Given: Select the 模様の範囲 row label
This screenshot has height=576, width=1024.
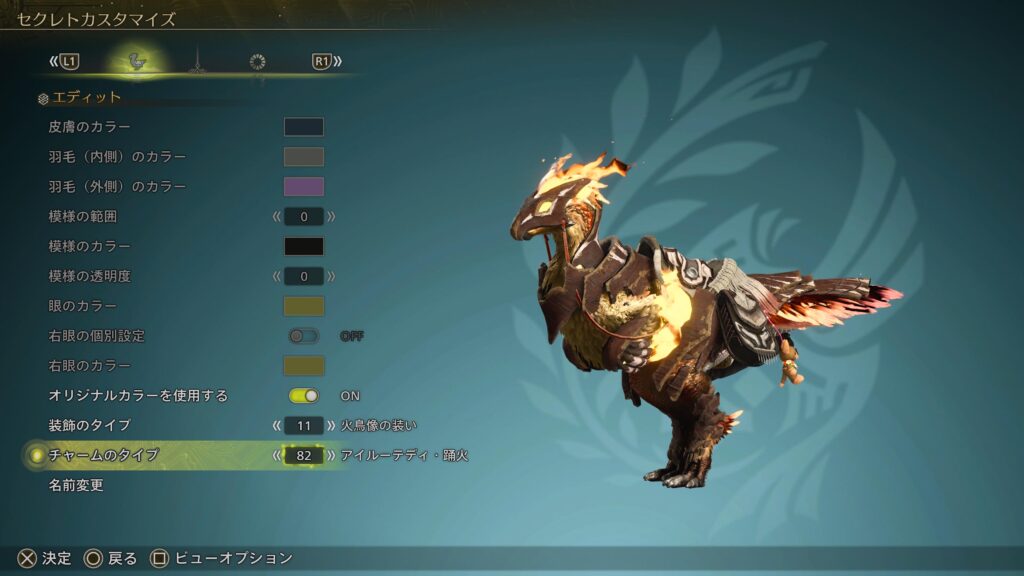Looking at the screenshot, I should point(89,216).
